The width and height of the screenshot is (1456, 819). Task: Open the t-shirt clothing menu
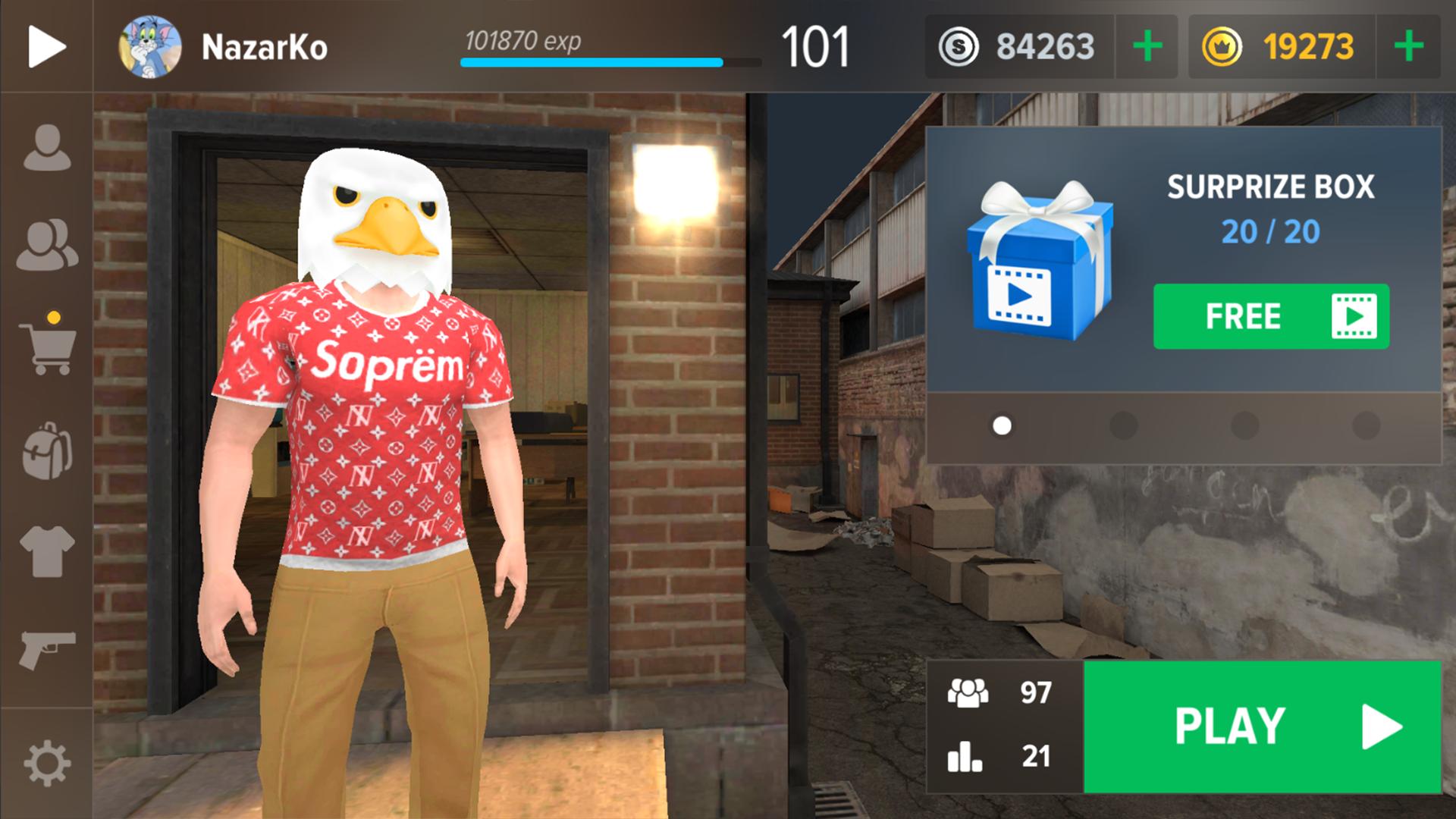pos(47,551)
